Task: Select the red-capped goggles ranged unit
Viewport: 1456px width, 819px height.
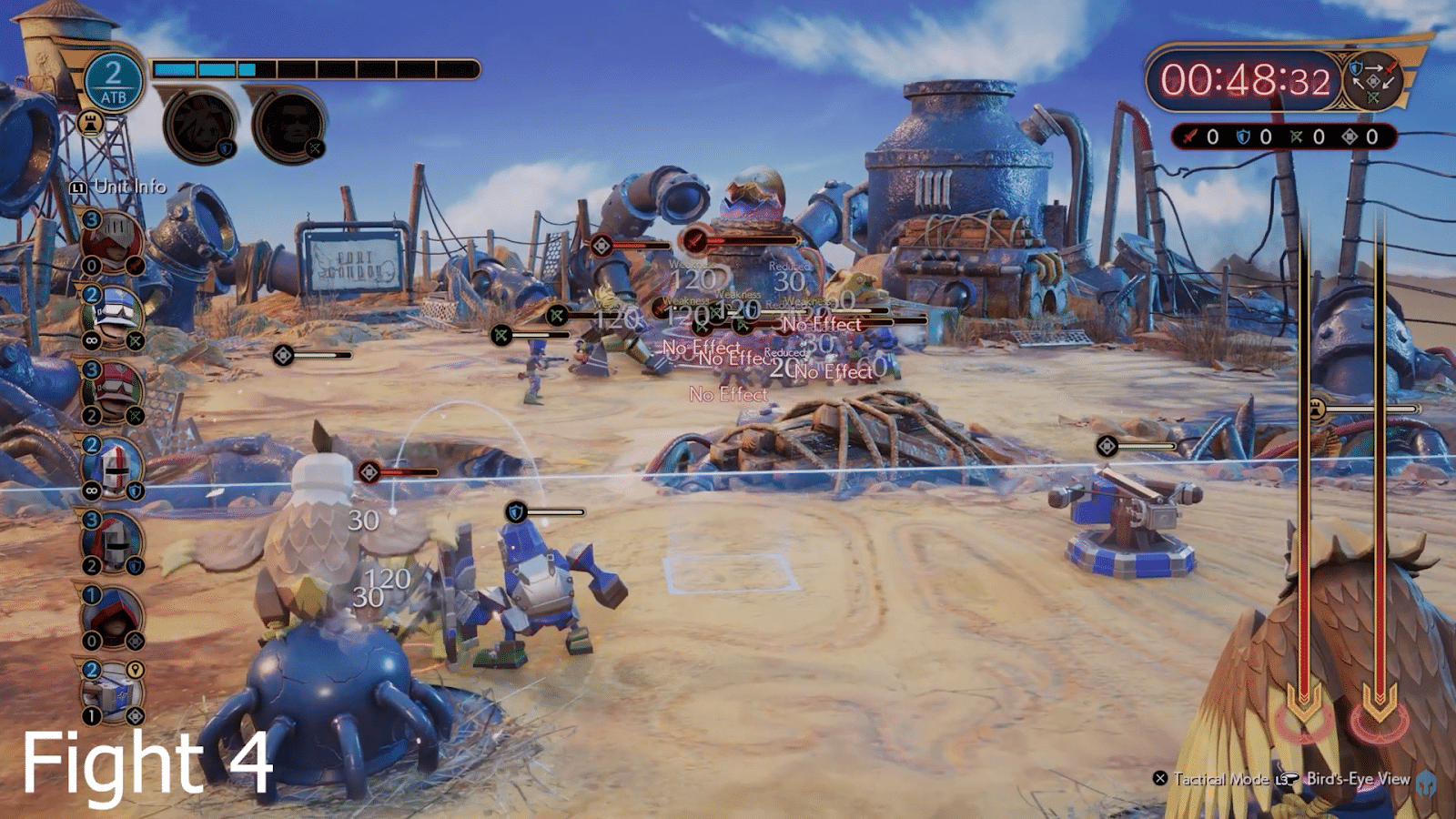Action: [x=113, y=392]
